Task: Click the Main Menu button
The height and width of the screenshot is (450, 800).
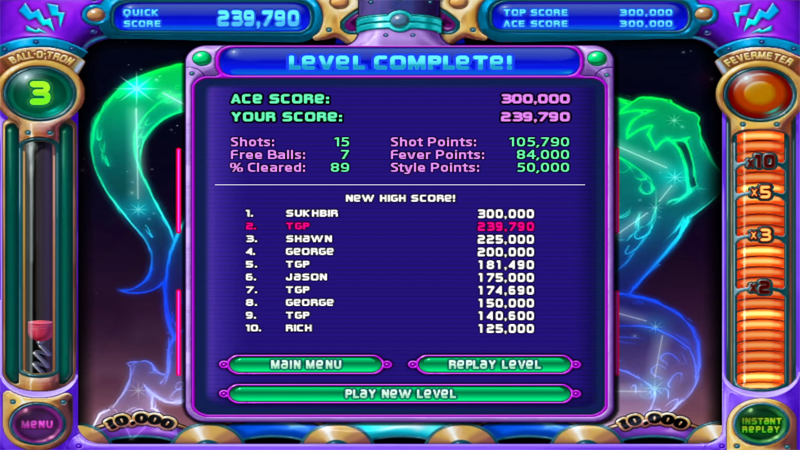Action: tap(306, 365)
